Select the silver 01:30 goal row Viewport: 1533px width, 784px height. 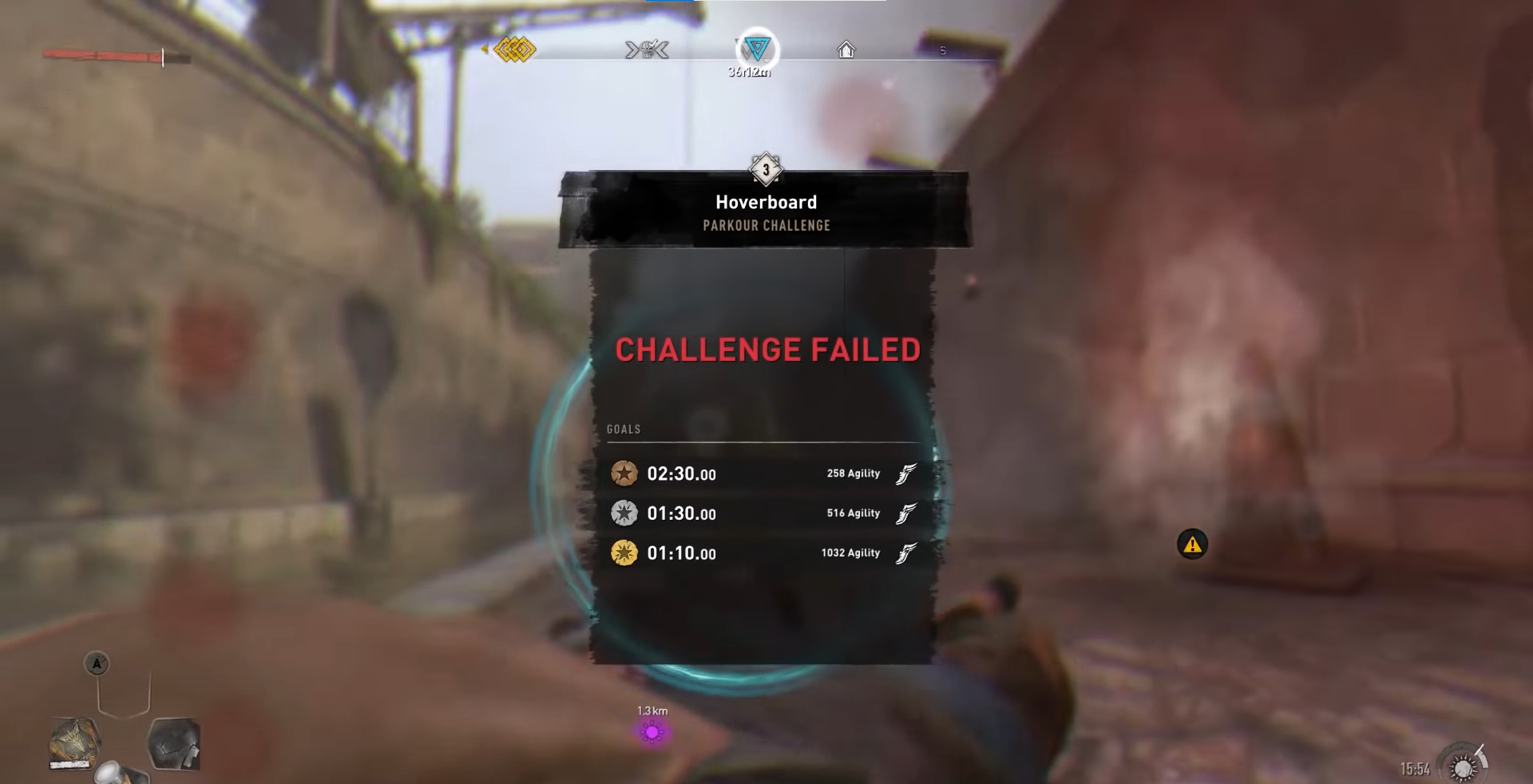pos(764,513)
